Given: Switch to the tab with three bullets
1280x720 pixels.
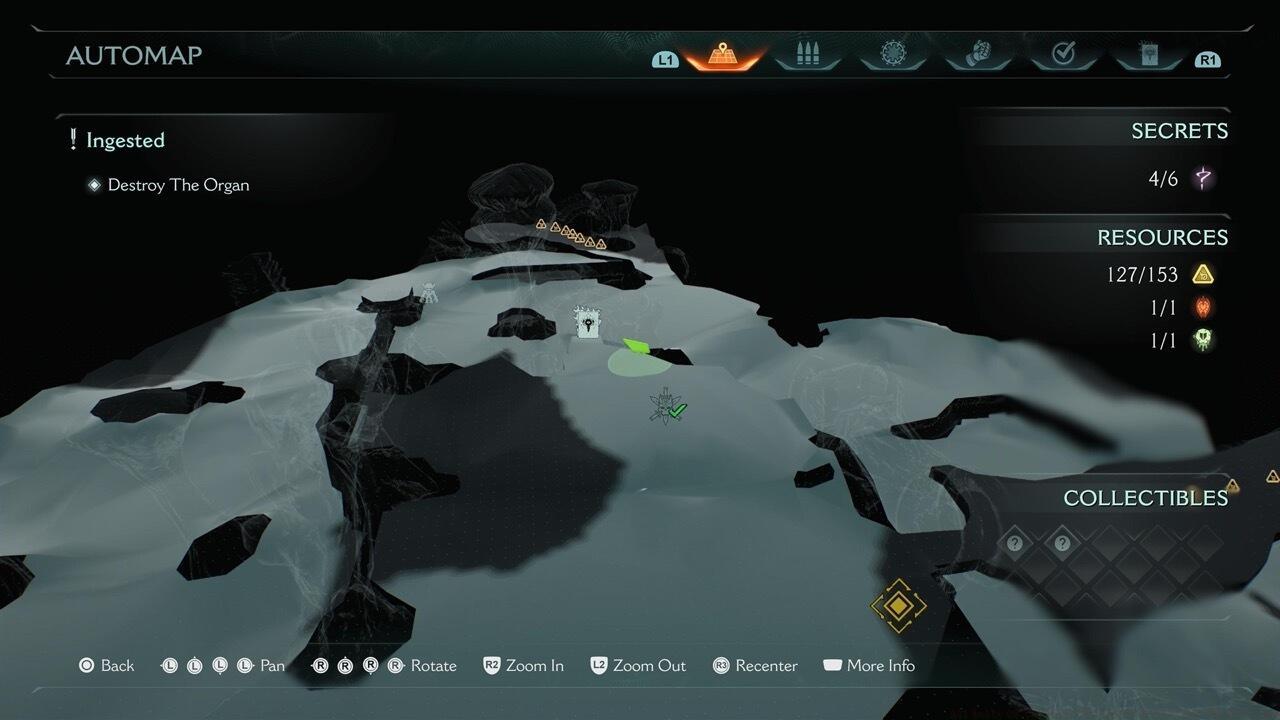Looking at the screenshot, I should point(808,56).
